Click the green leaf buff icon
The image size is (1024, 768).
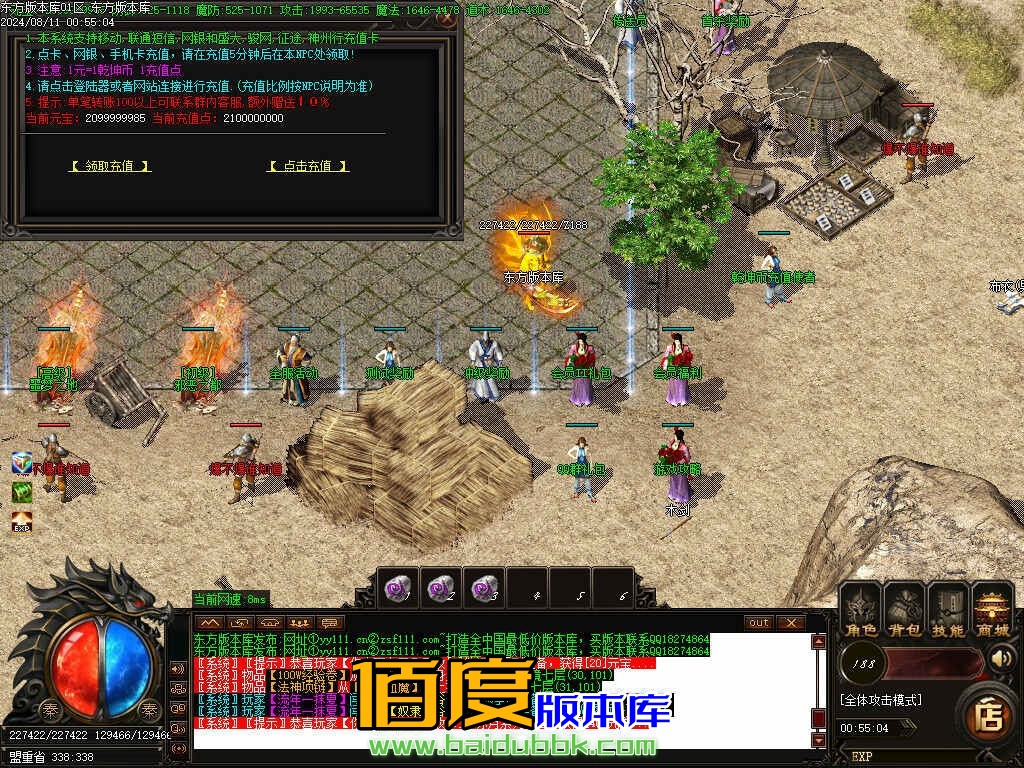point(22,492)
